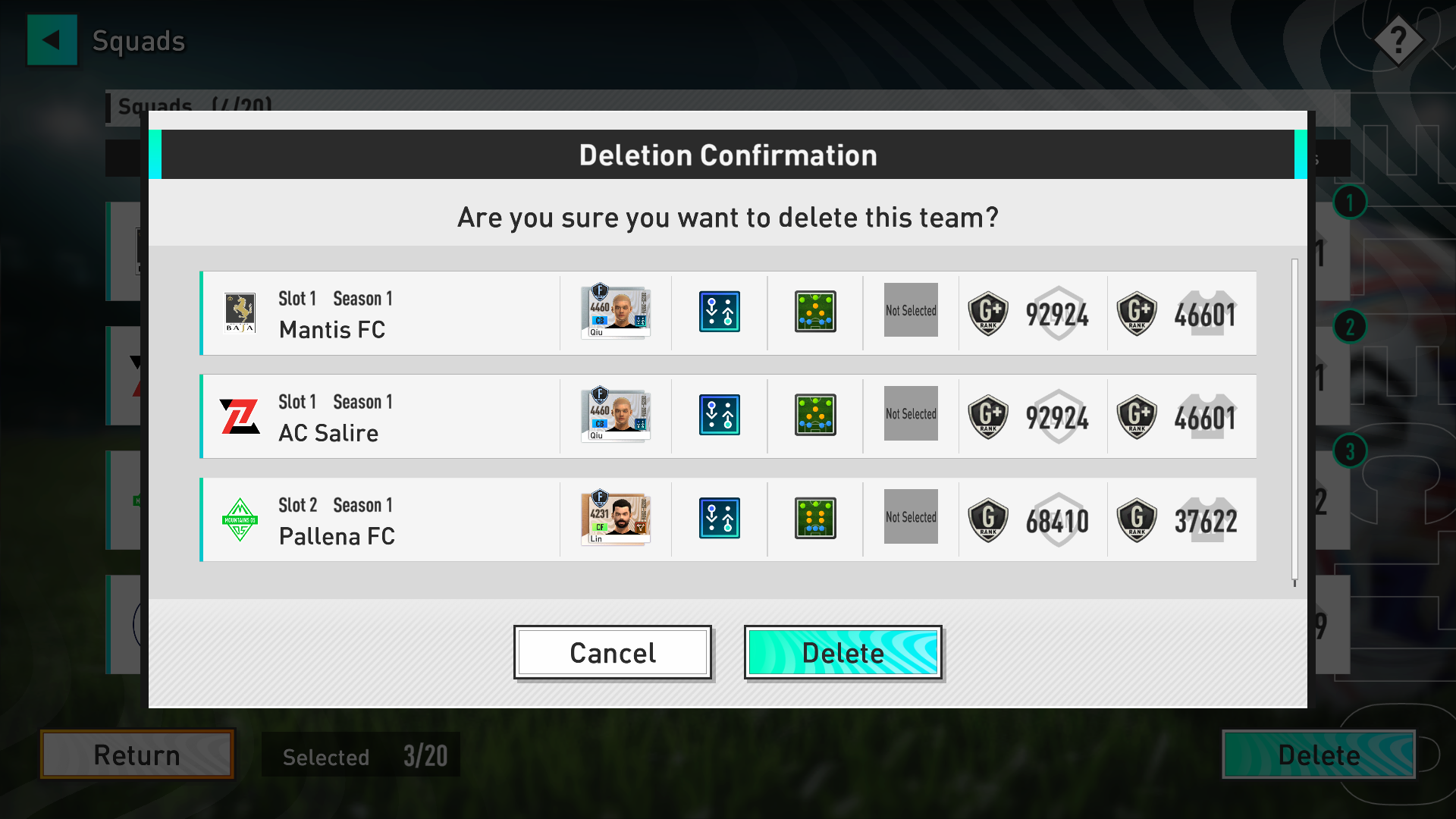Screen dimensions: 1456x819
Task: Click the player card Lin in Pallena FC row
Action: coord(616,518)
